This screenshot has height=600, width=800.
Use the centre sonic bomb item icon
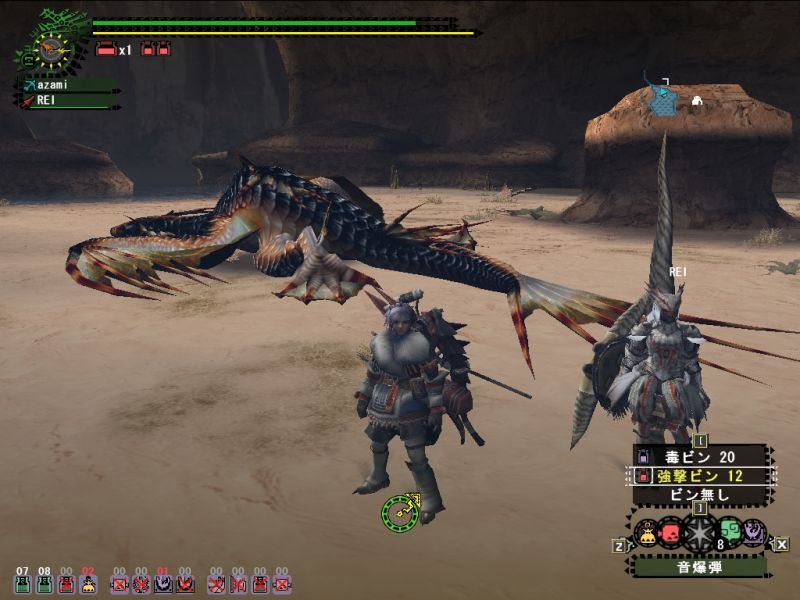(699, 532)
